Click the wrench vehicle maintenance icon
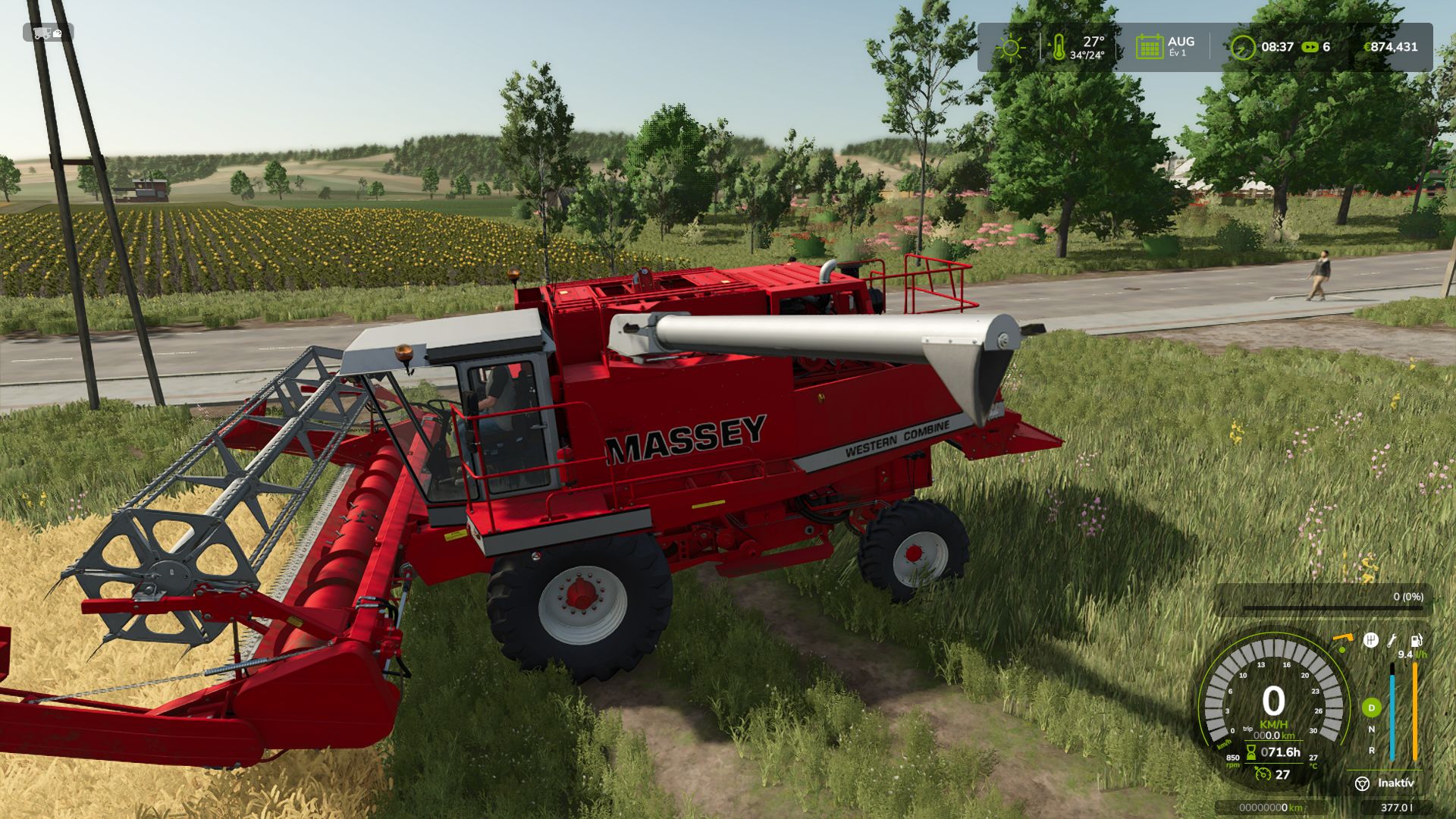 [1392, 641]
